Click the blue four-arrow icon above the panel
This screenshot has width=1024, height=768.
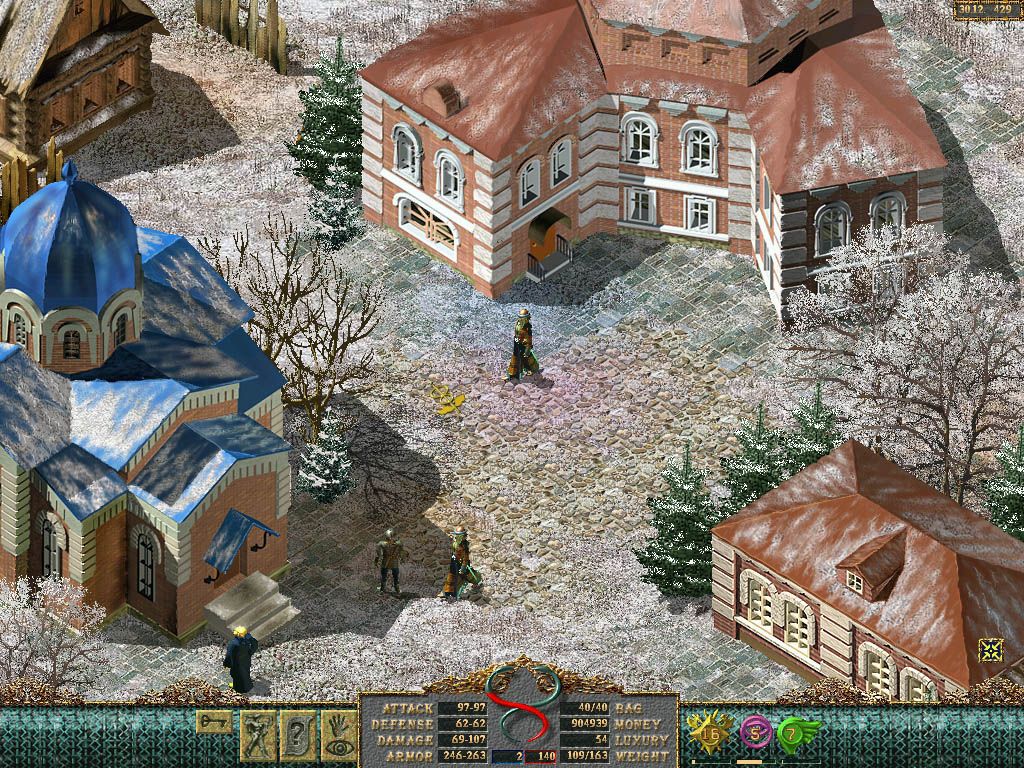990,650
